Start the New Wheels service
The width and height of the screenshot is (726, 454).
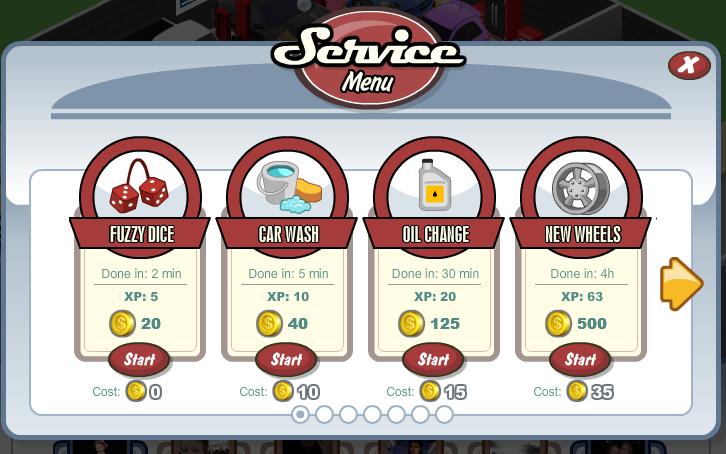click(580, 359)
